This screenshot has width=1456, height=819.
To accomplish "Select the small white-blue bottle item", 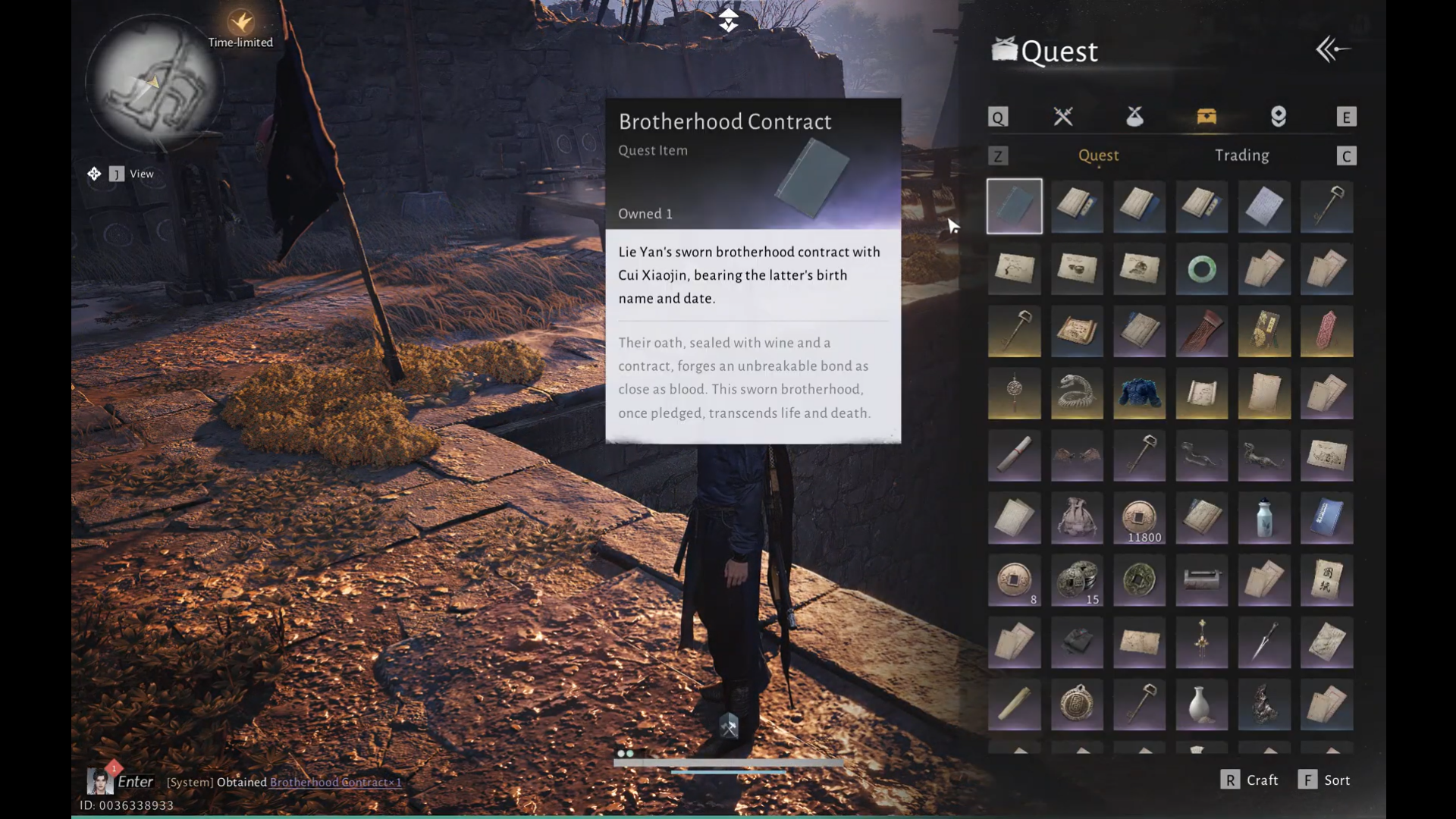I will (x=1263, y=519).
